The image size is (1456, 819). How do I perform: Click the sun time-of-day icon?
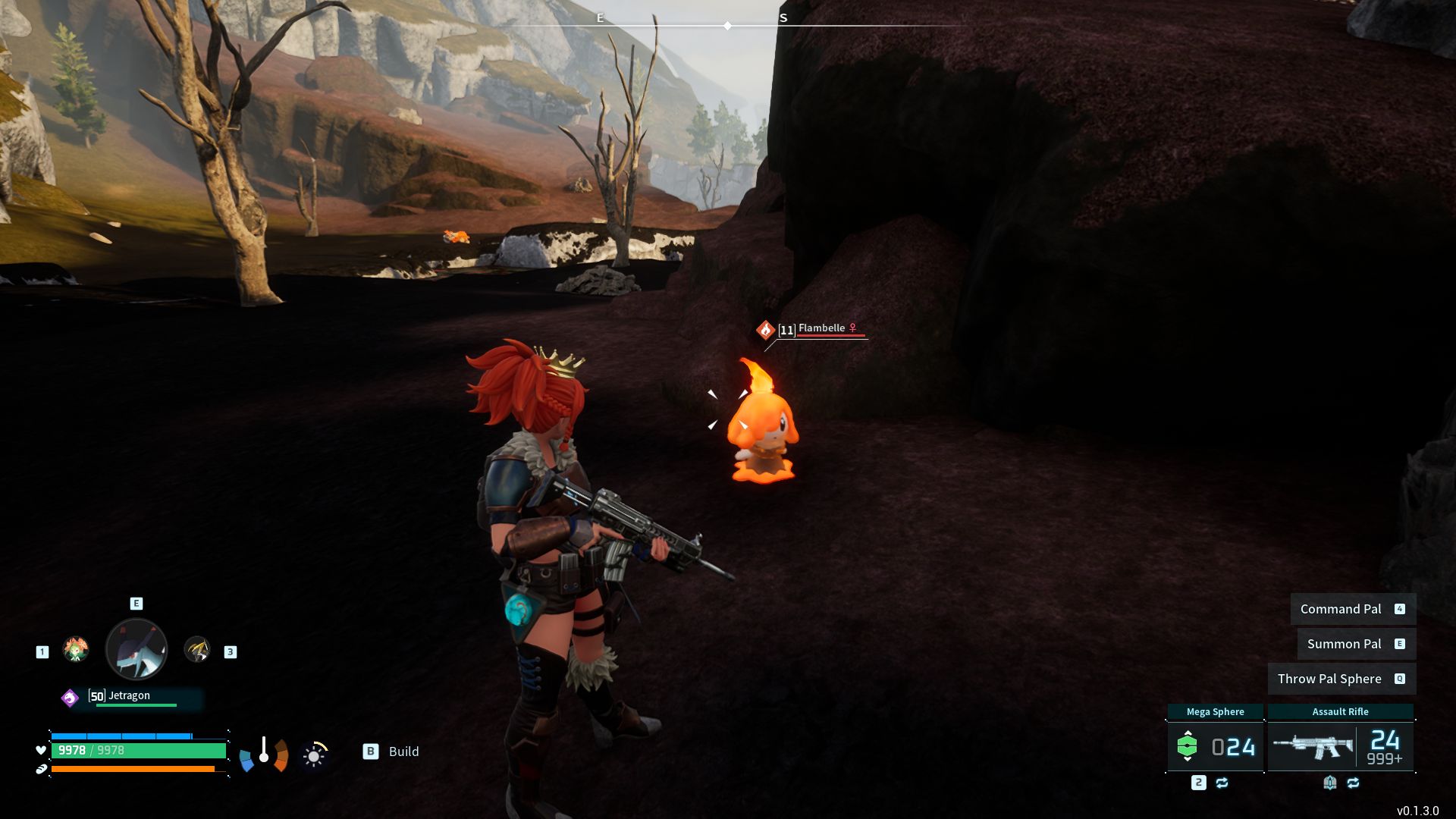click(x=314, y=755)
